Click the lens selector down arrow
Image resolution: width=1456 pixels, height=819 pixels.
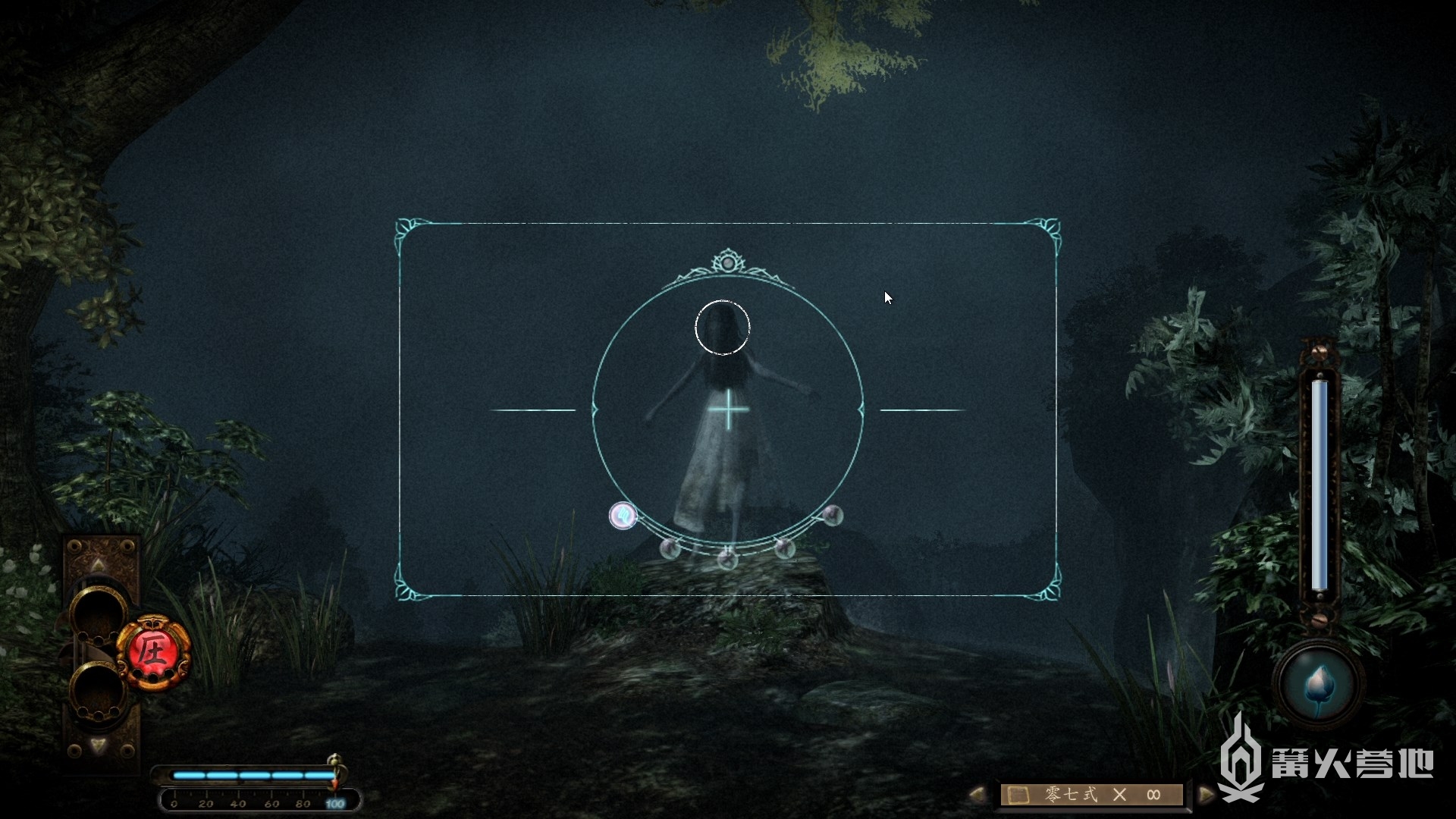click(99, 745)
